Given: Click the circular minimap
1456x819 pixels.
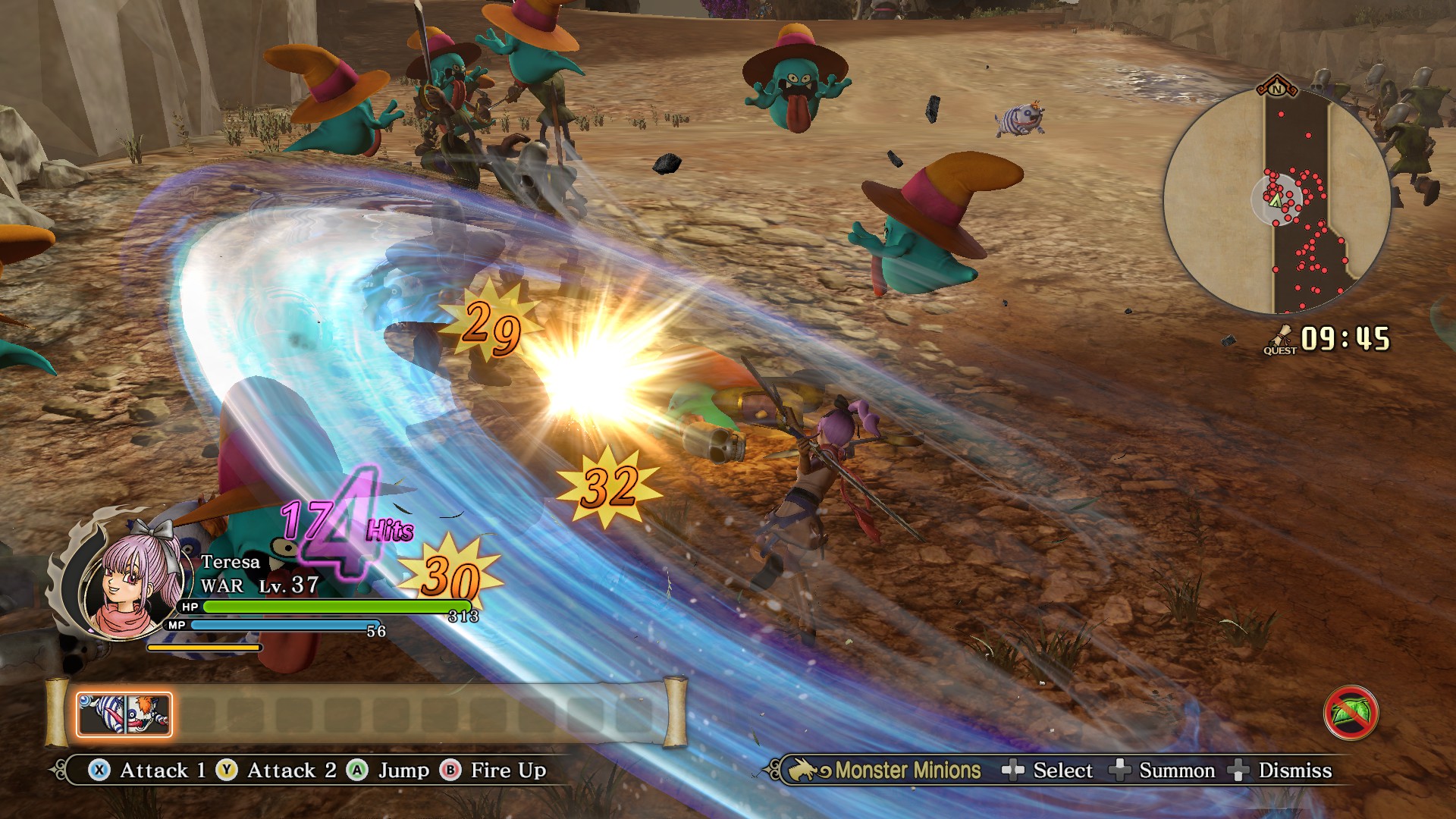Looking at the screenshot, I should [x=1277, y=201].
